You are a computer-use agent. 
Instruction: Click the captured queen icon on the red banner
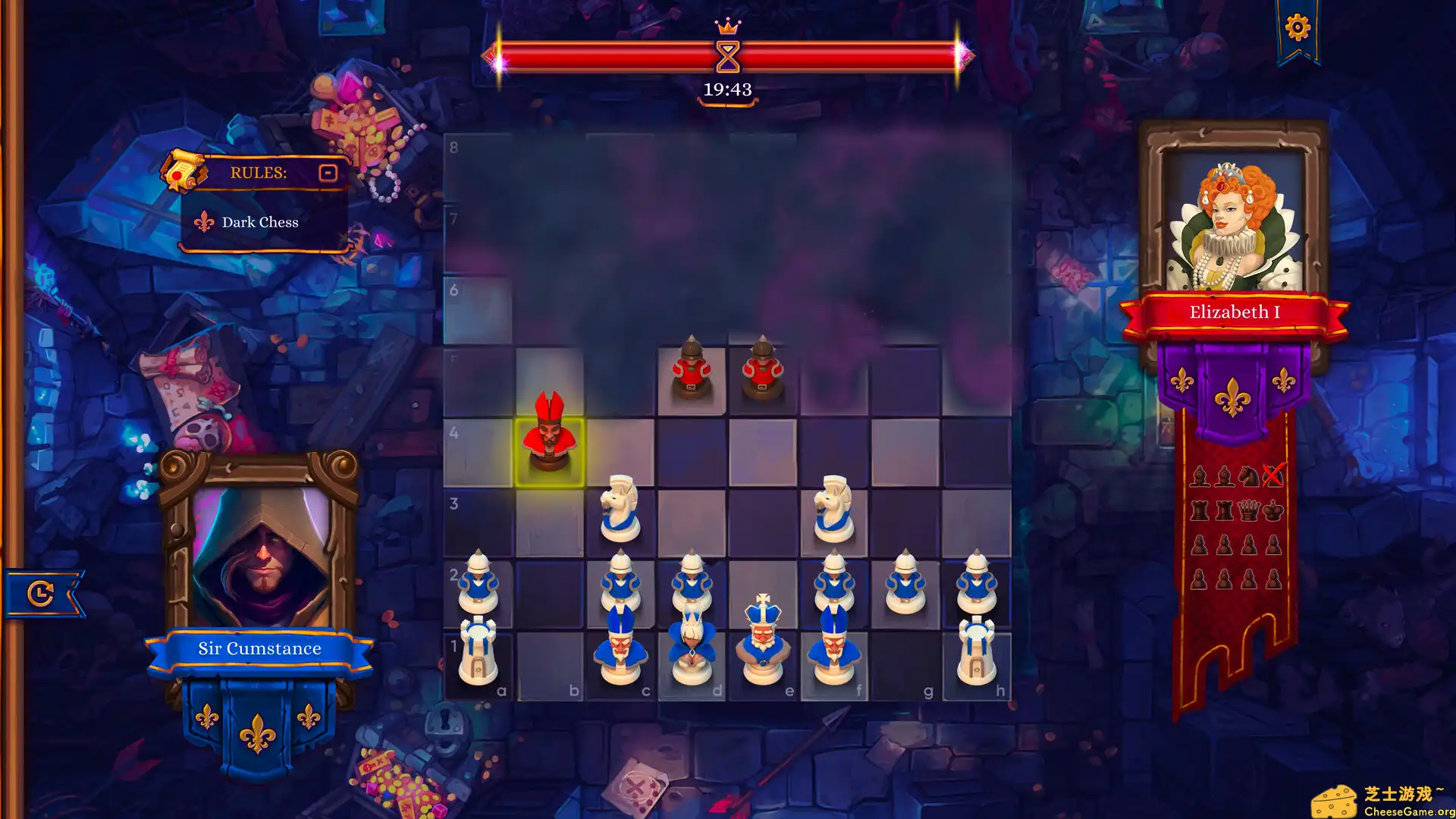point(1249,510)
